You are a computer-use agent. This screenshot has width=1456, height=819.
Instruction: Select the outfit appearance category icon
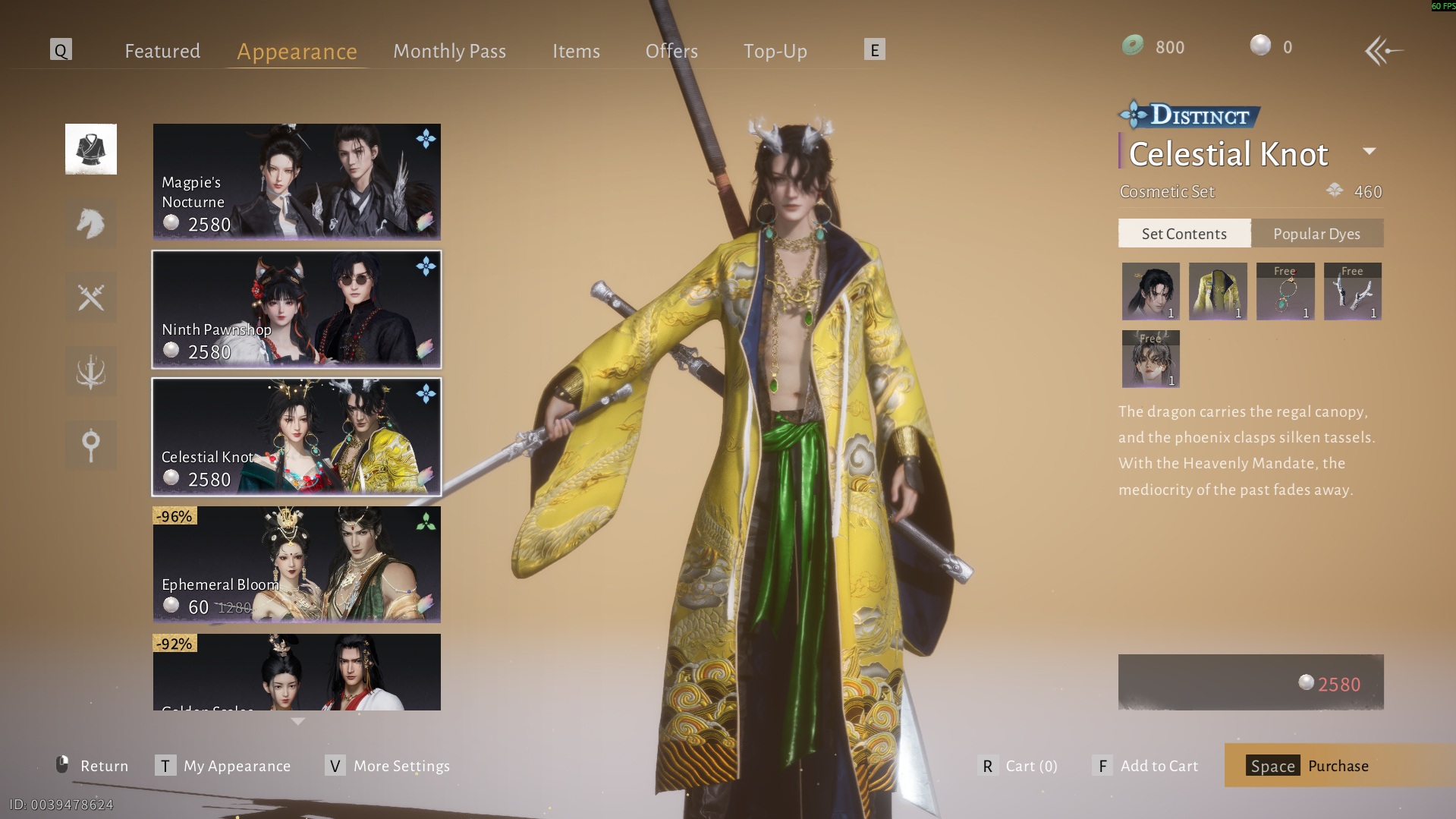click(x=91, y=149)
